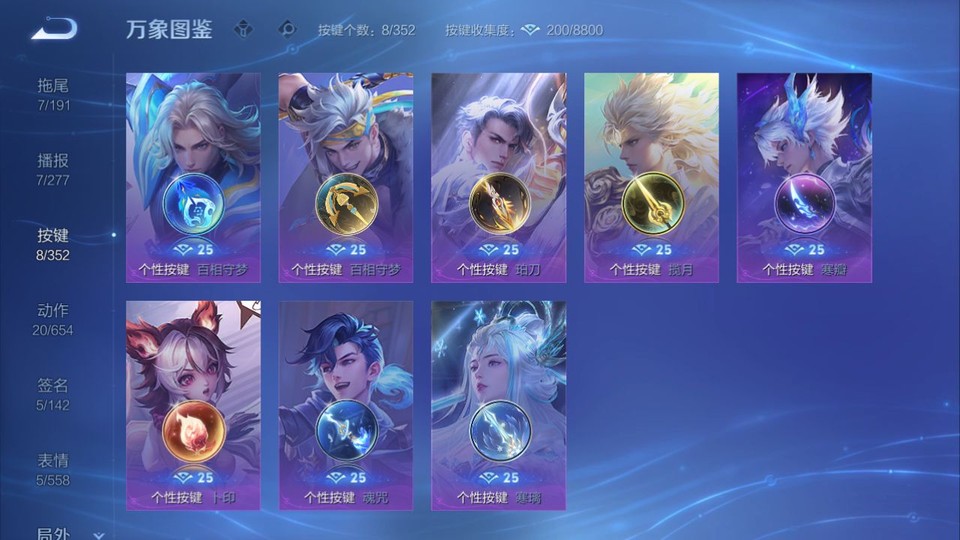The image size is (960, 540).
Task: Switch to the 拖尾 tab
Action: tap(53, 94)
